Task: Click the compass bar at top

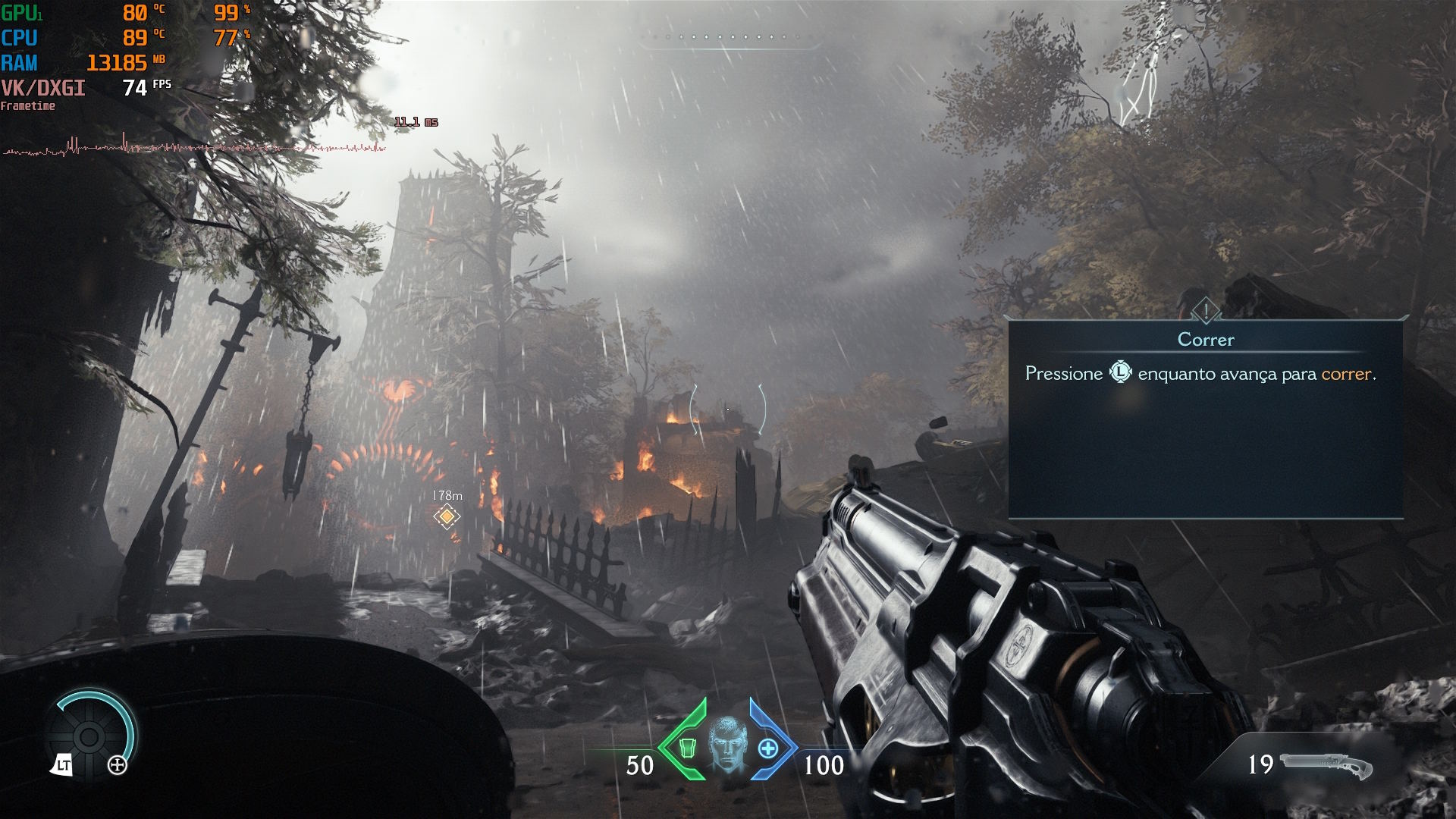Action: click(731, 38)
